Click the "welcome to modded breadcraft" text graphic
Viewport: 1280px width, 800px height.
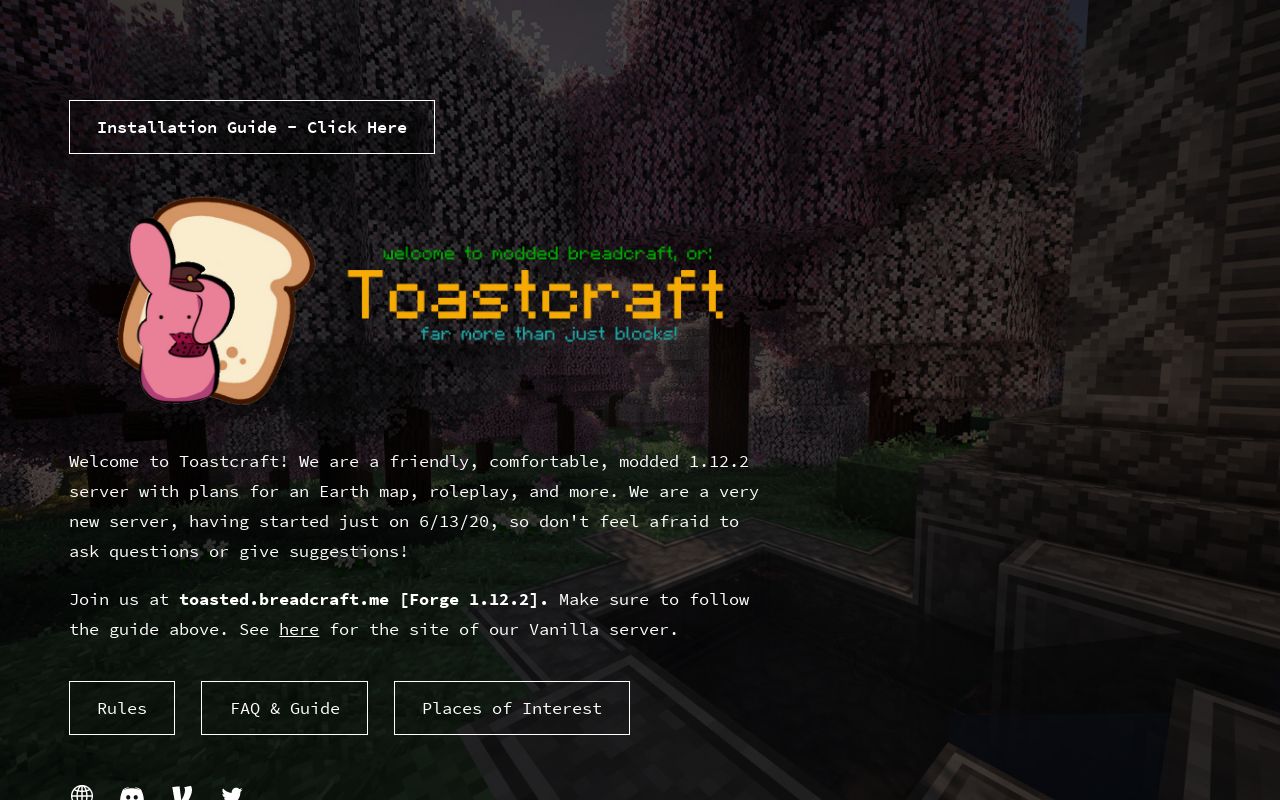[x=548, y=253]
